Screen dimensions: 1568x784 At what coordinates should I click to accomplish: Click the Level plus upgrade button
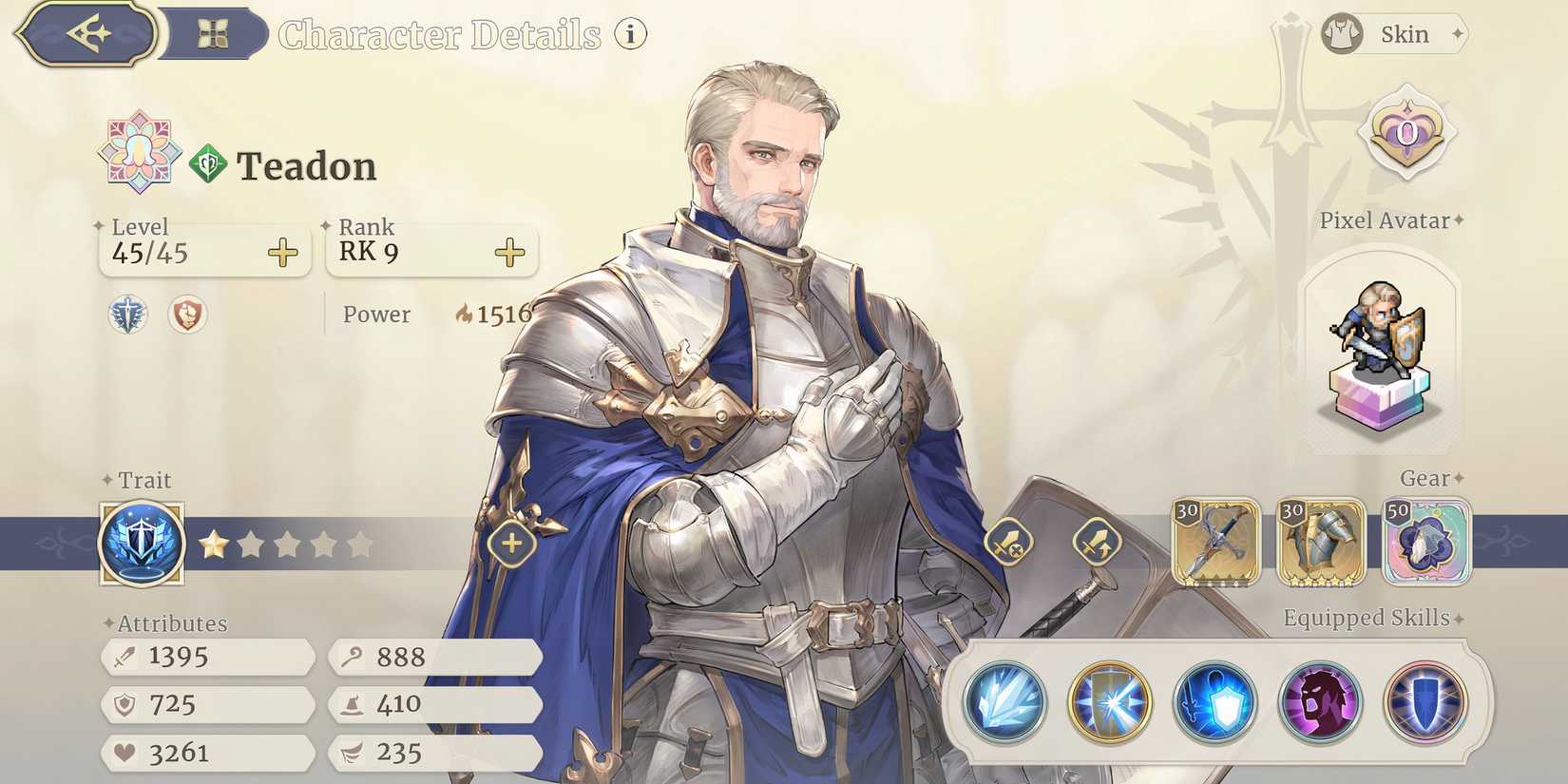(282, 252)
